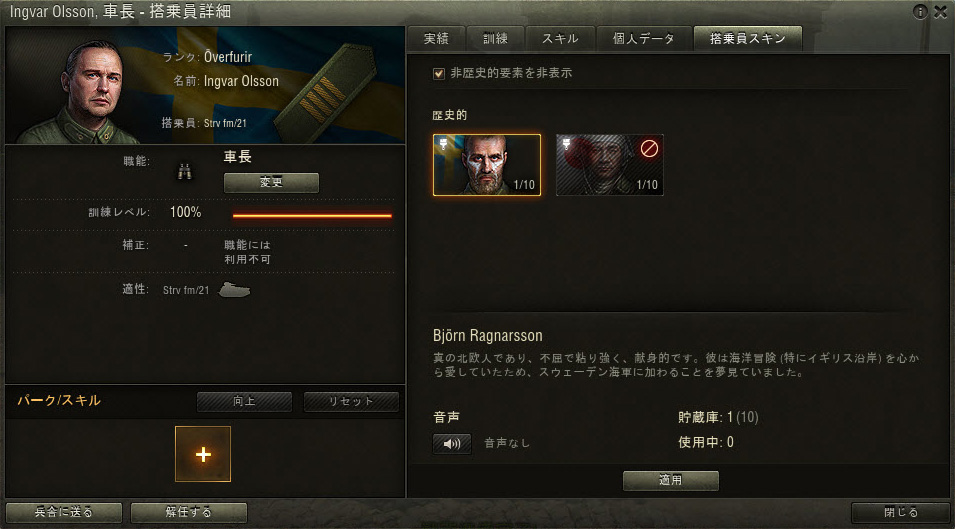
Task: Toggle the 非歴史的要素を非表示 checkbox
Action: pyautogui.click(x=438, y=73)
